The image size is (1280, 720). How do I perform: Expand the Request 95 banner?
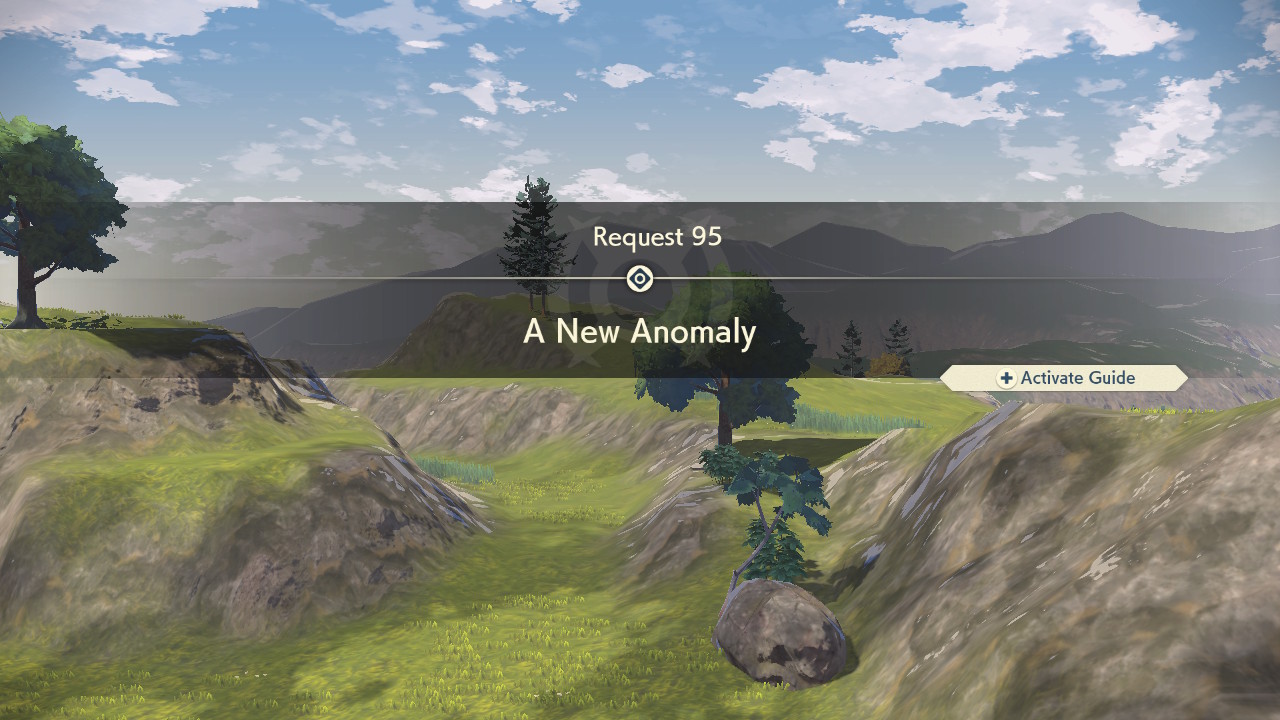(x=657, y=237)
